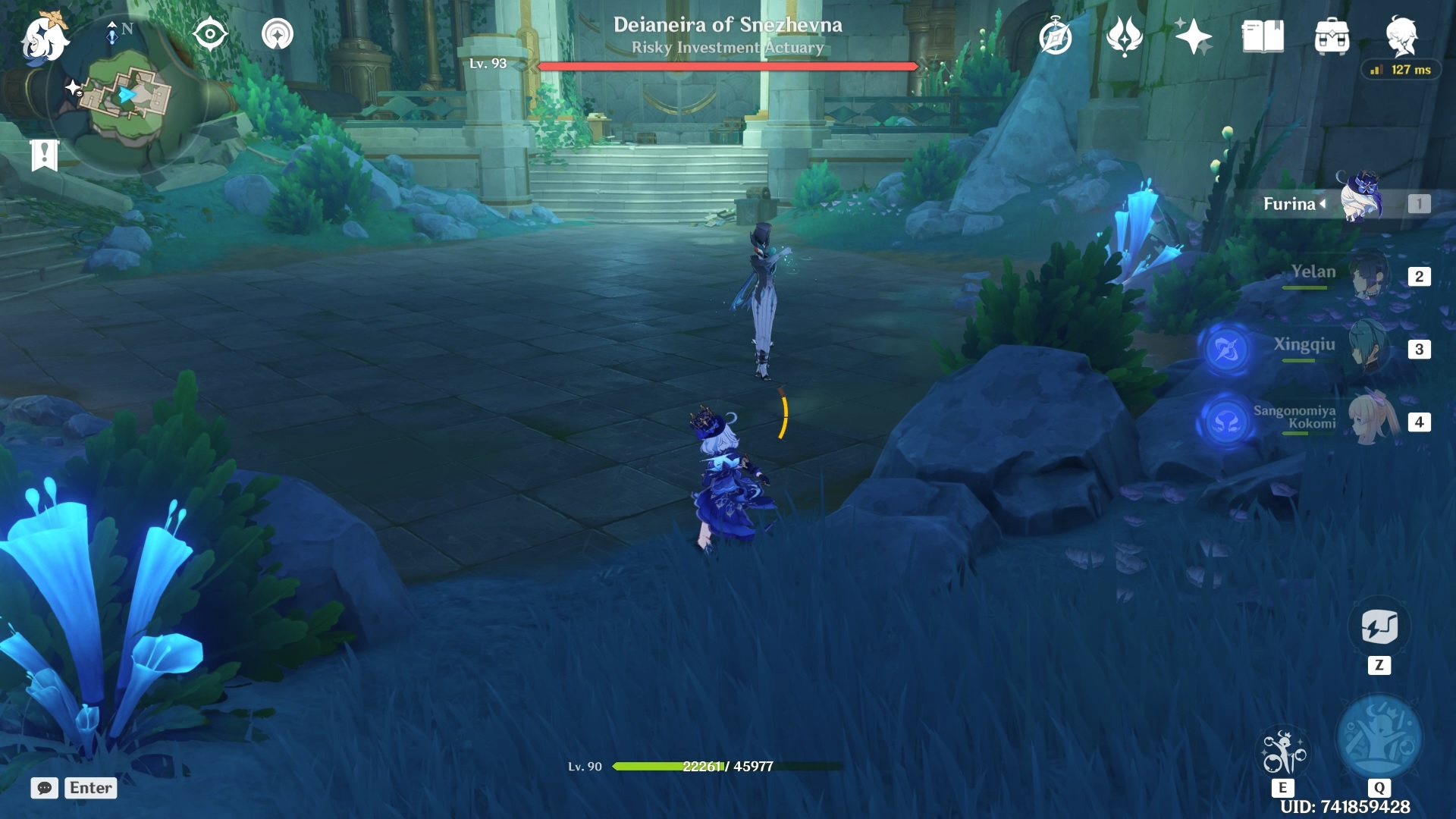
Task: Open the compass events icon
Action: click(1055, 37)
